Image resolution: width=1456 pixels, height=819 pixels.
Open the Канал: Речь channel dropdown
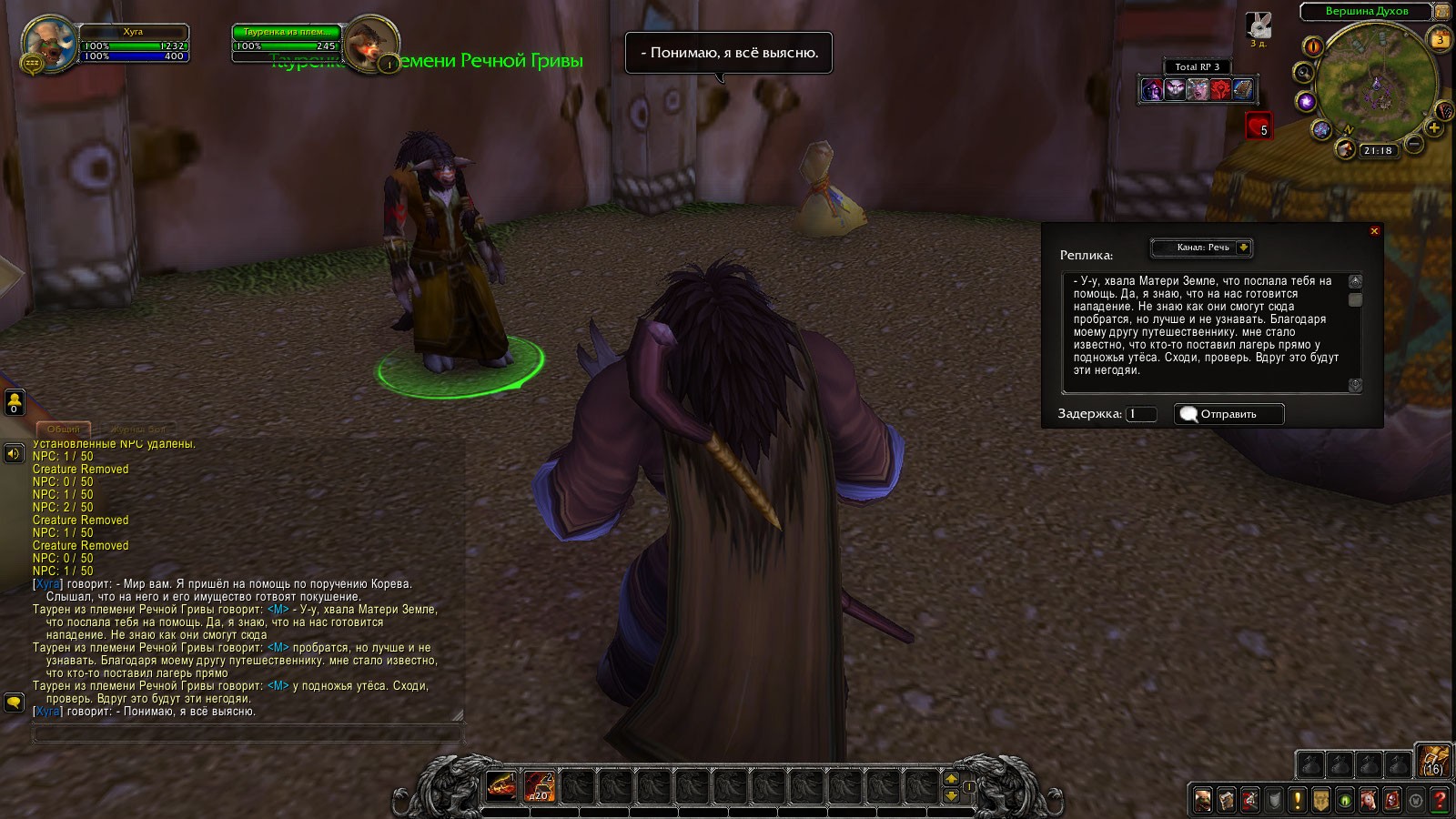point(1243,248)
